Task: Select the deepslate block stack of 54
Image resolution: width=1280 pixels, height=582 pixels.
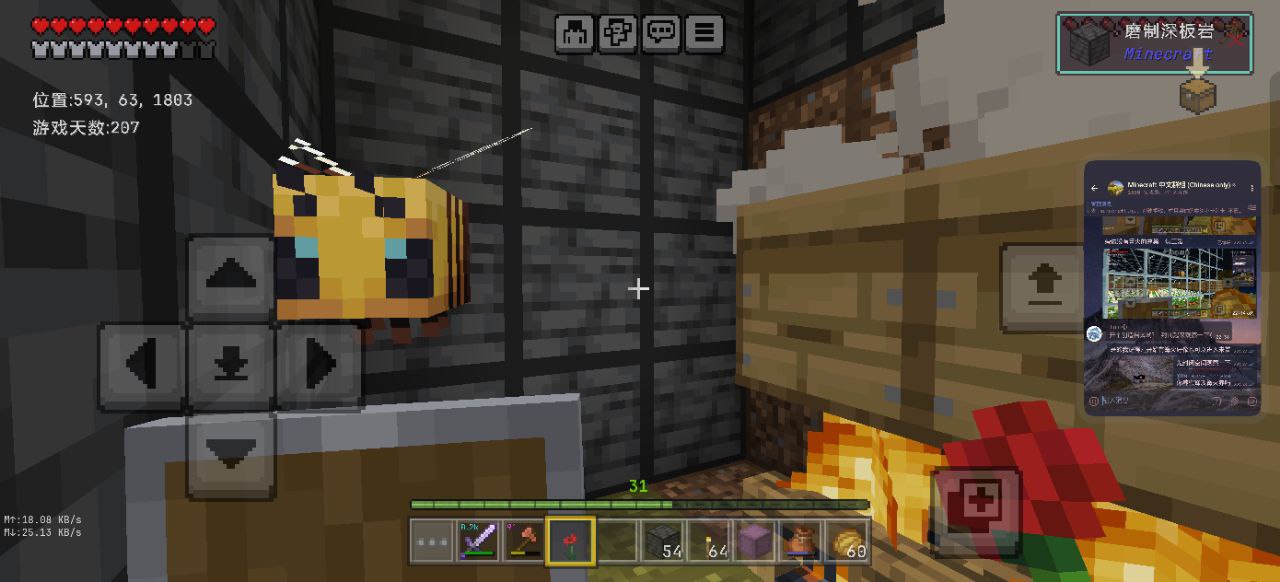Action: pyautogui.click(x=661, y=541)
